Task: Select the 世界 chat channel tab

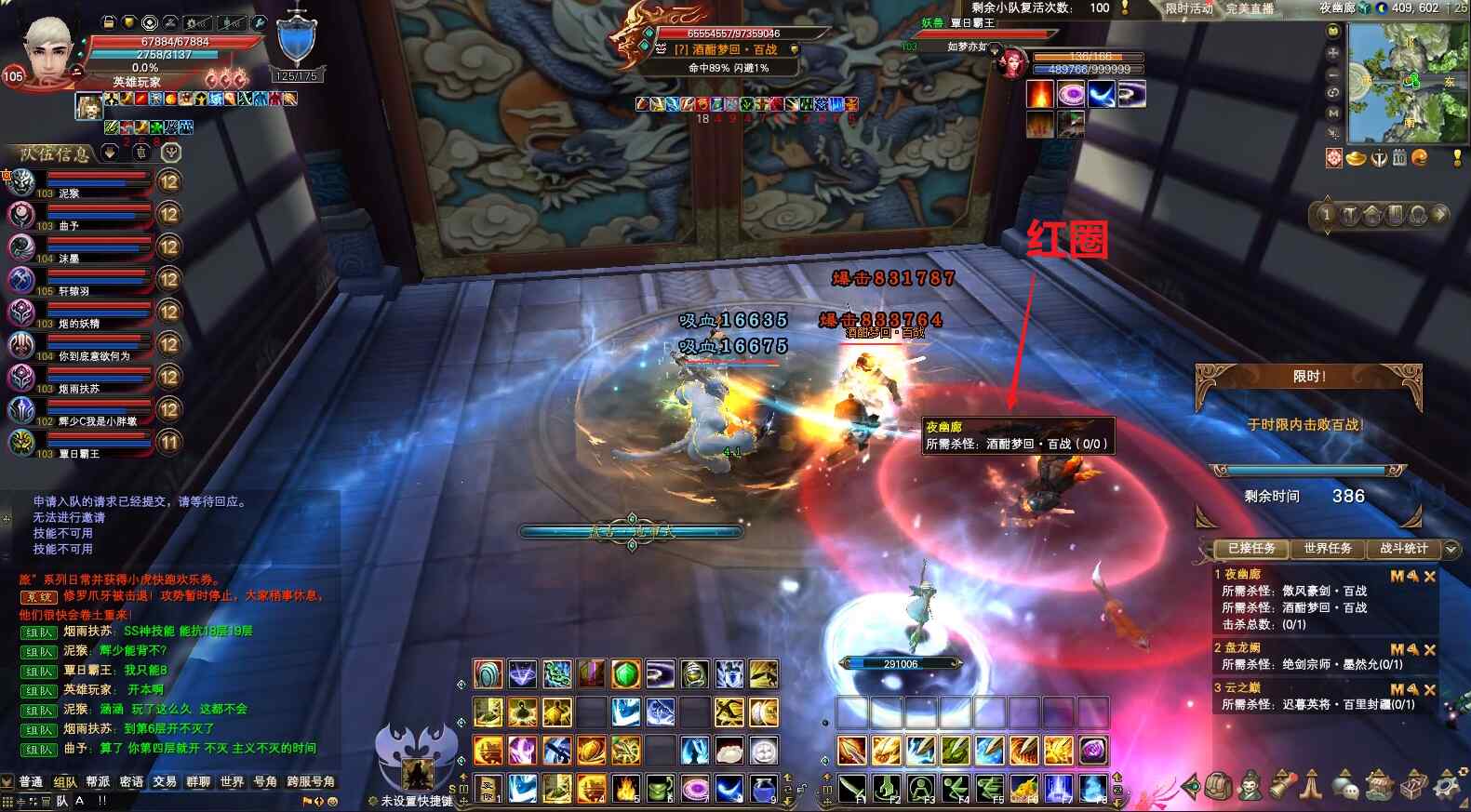Action: tap(232, 781)
